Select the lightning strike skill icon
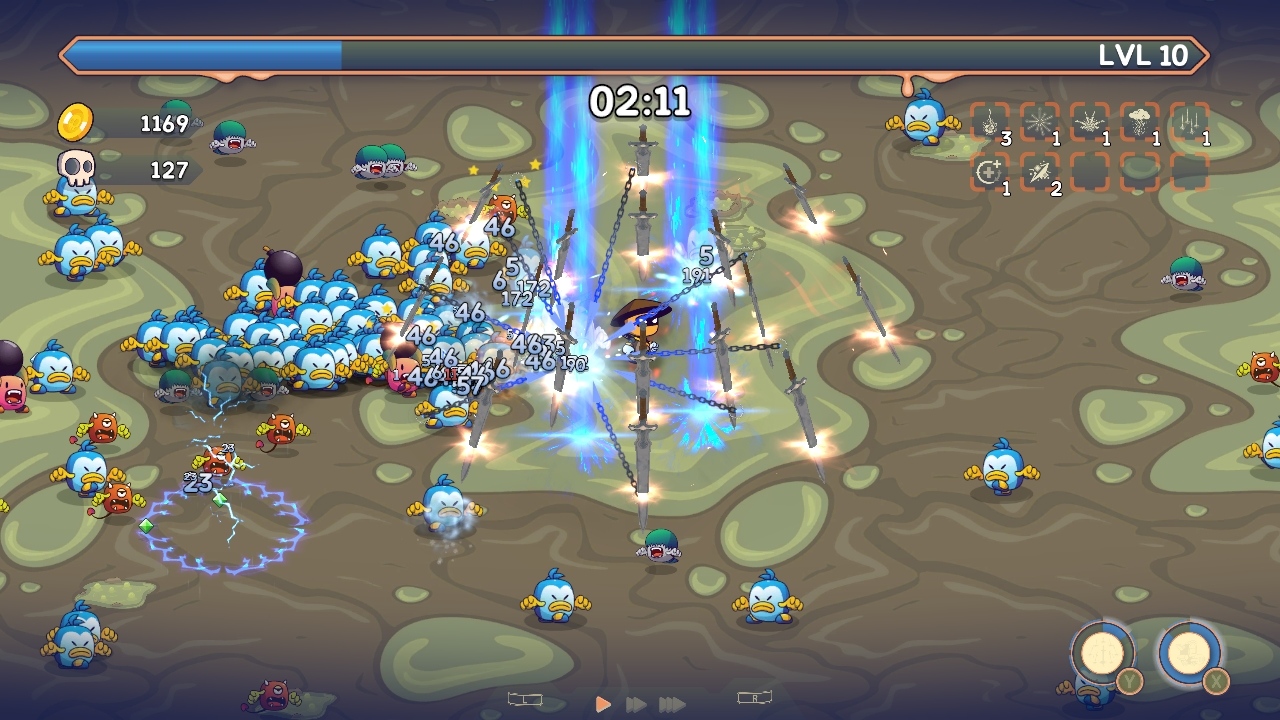Image resolution: width=1280 pixels, height=720 pixels. (x=1087, y=122)
